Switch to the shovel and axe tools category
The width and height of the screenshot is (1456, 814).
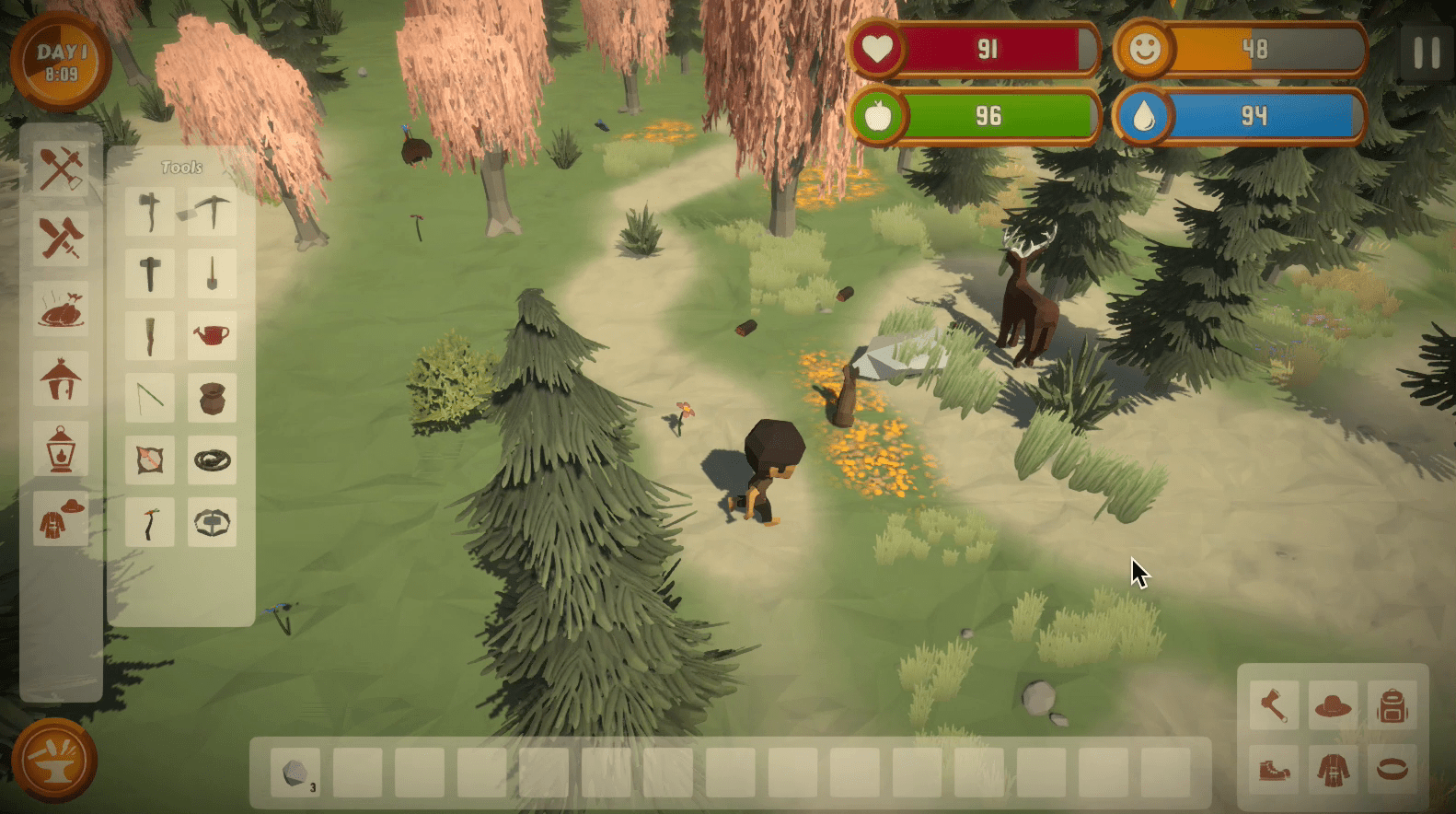pos(61,169)
